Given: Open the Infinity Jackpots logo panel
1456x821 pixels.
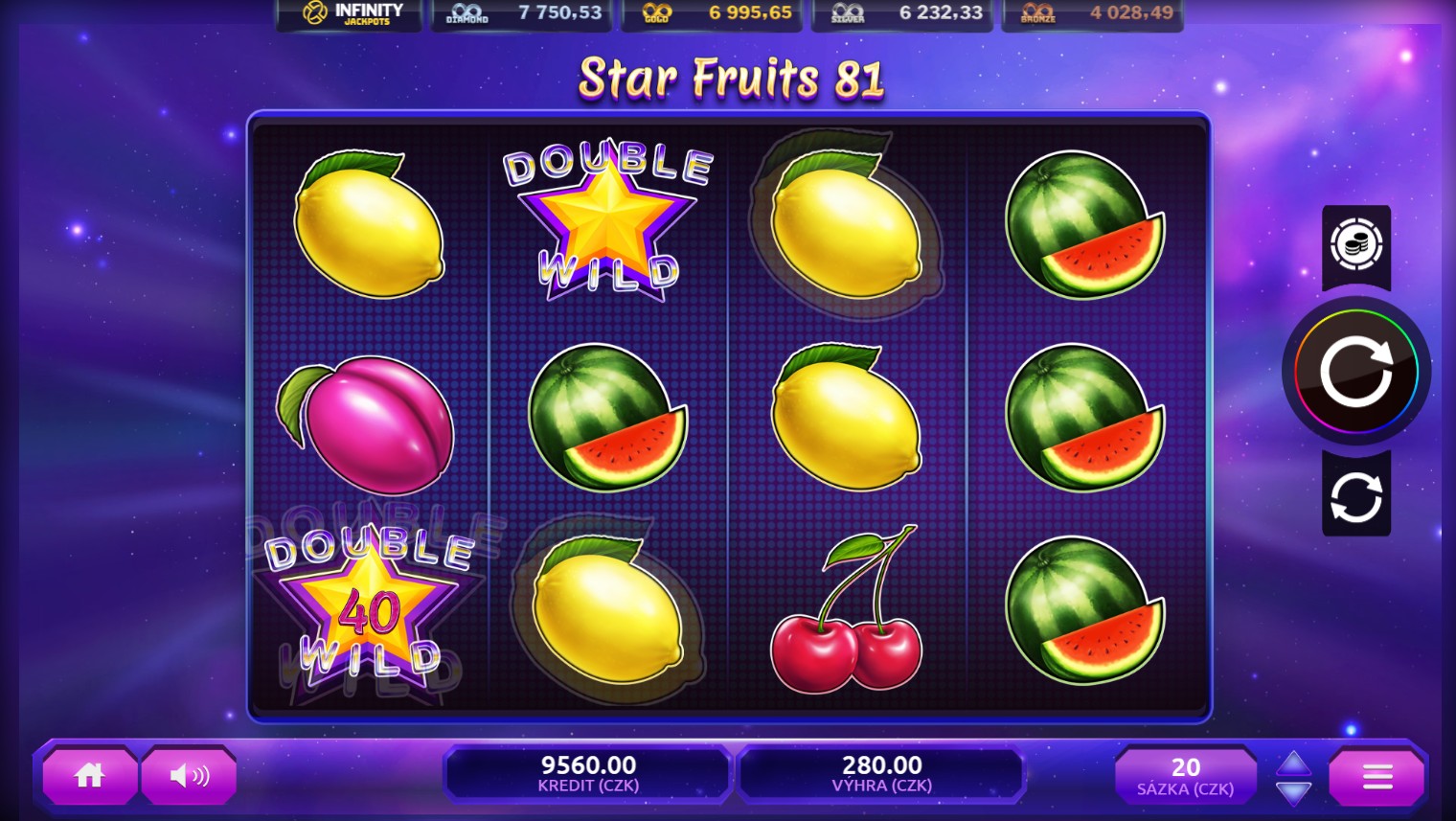Looking at the screenshot, I should pos(350,13).
